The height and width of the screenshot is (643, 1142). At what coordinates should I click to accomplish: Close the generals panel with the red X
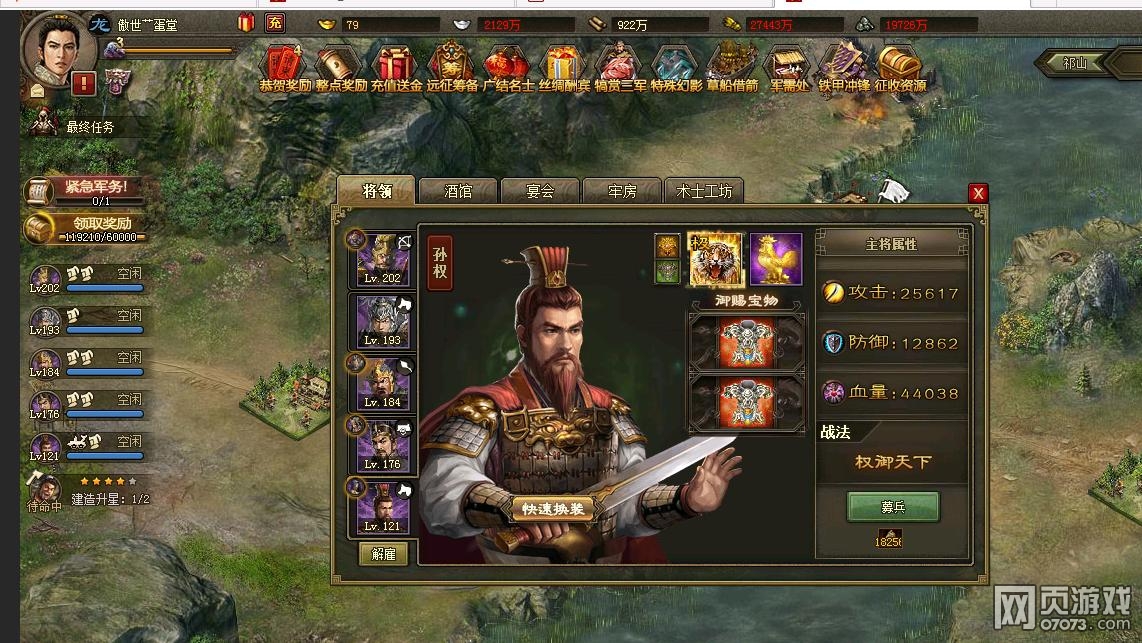978,193
